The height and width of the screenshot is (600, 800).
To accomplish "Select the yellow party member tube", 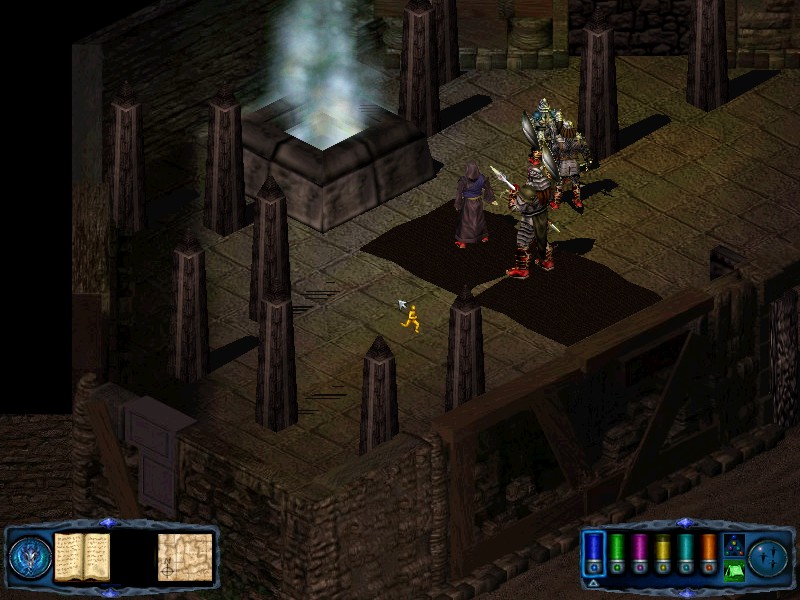I will click(x=663, y=552).
